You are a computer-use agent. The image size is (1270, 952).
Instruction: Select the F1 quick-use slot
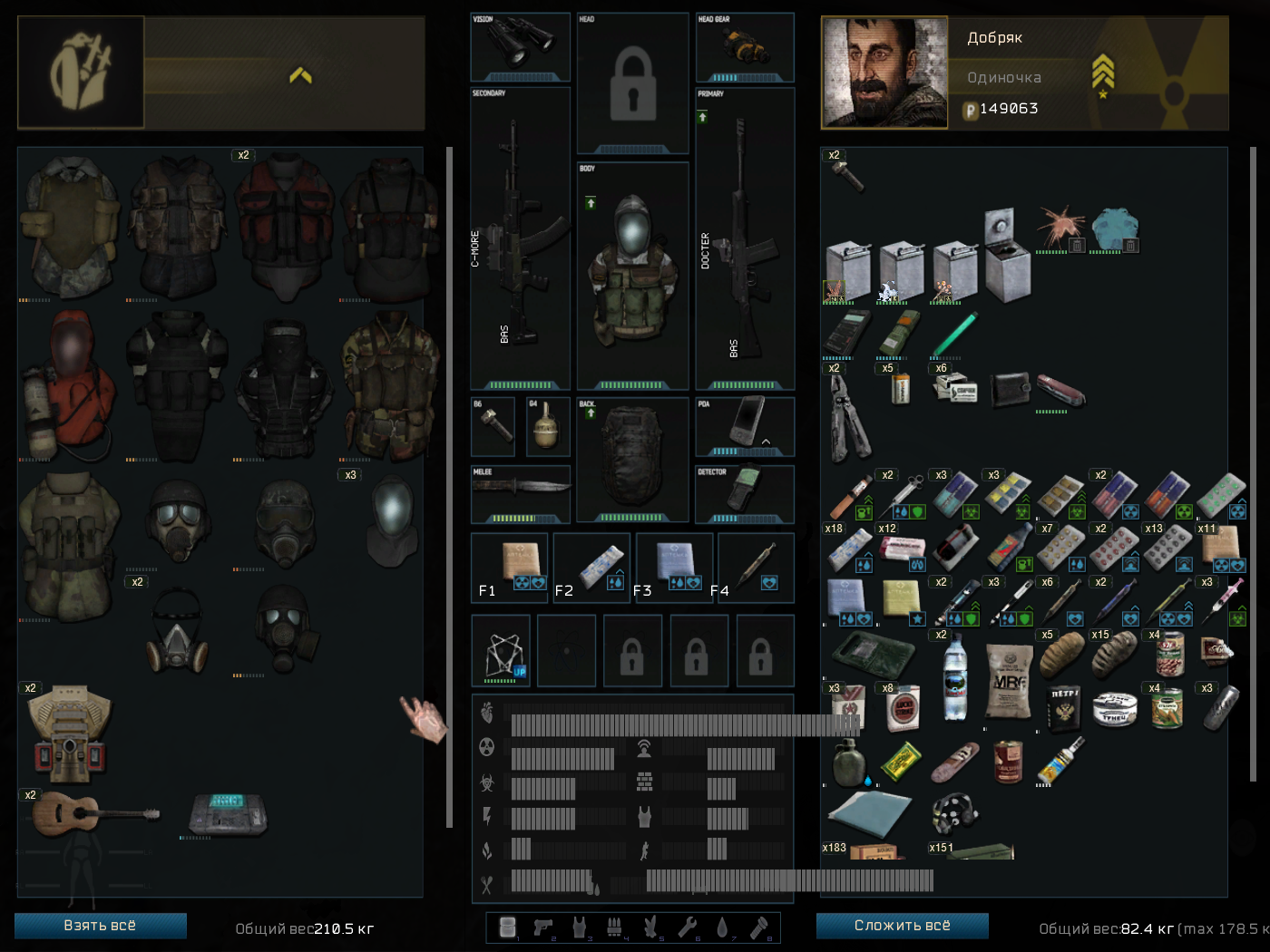click(x=511, y=568)
